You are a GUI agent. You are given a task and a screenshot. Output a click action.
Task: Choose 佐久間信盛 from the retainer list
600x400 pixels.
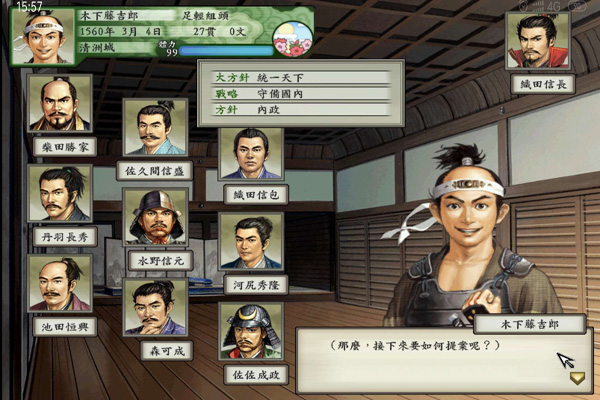click(155, 127)
